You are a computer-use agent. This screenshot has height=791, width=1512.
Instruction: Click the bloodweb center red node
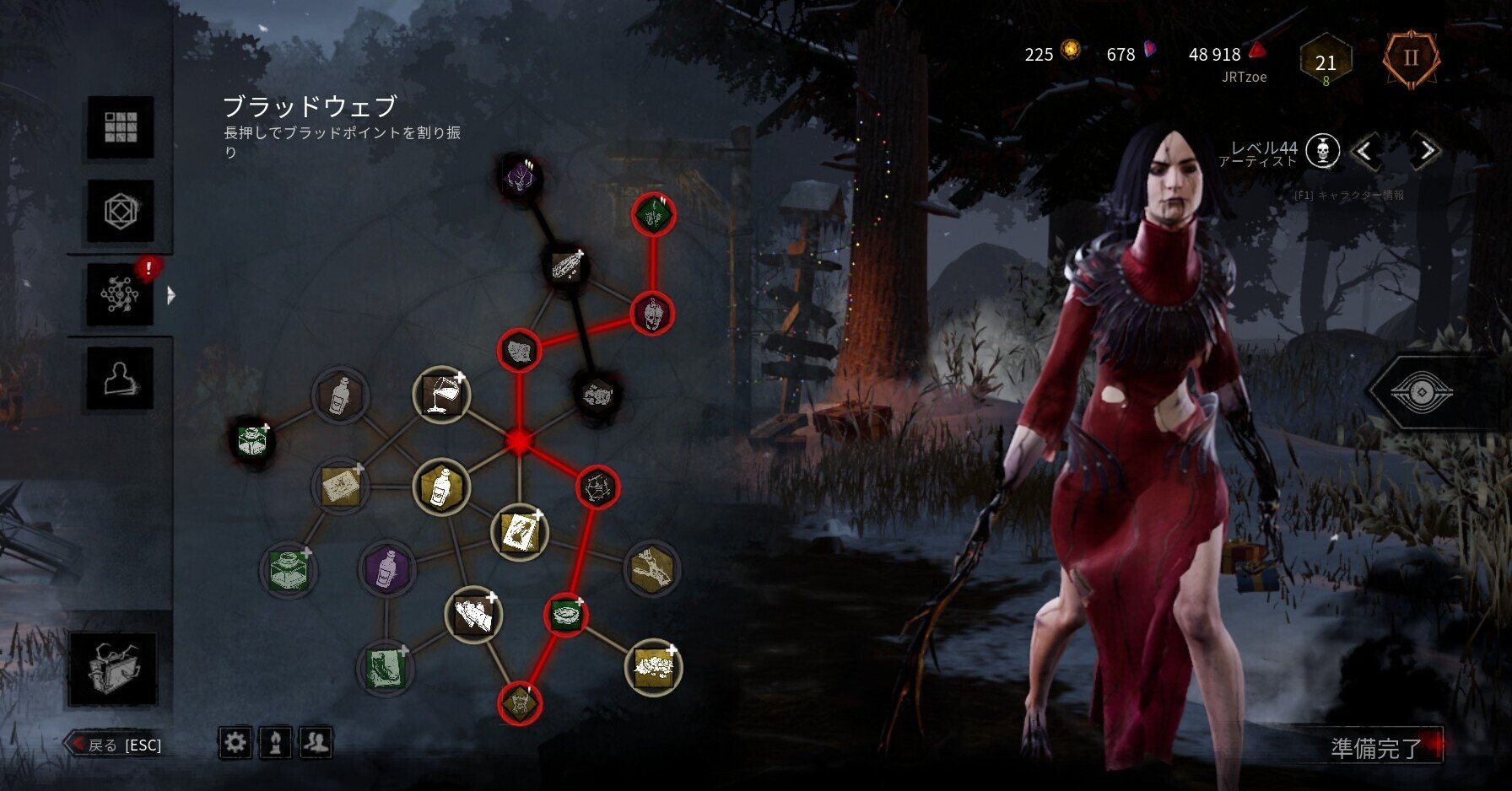point(519,441)
